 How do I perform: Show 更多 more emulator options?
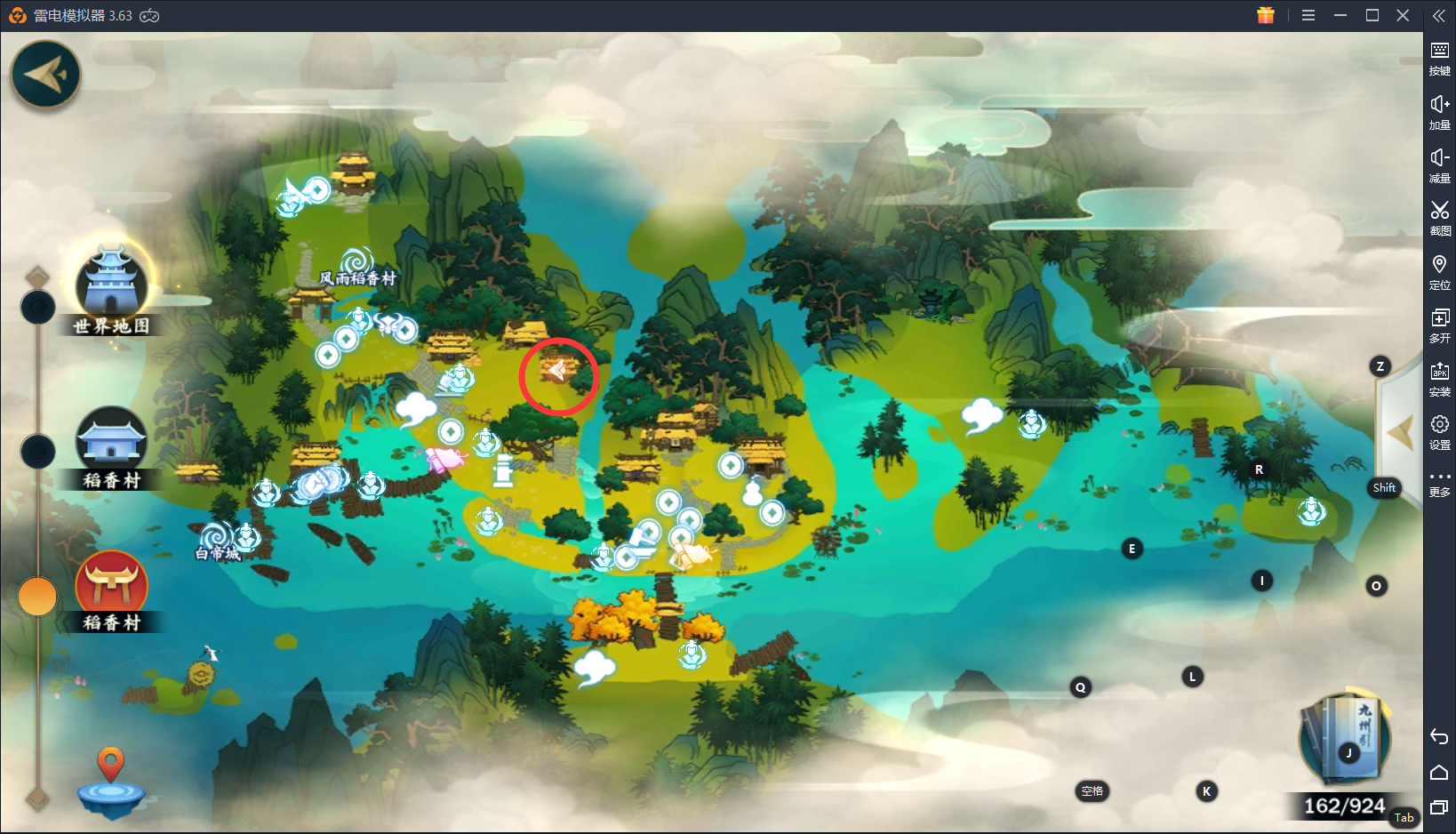click(1439, 483)
